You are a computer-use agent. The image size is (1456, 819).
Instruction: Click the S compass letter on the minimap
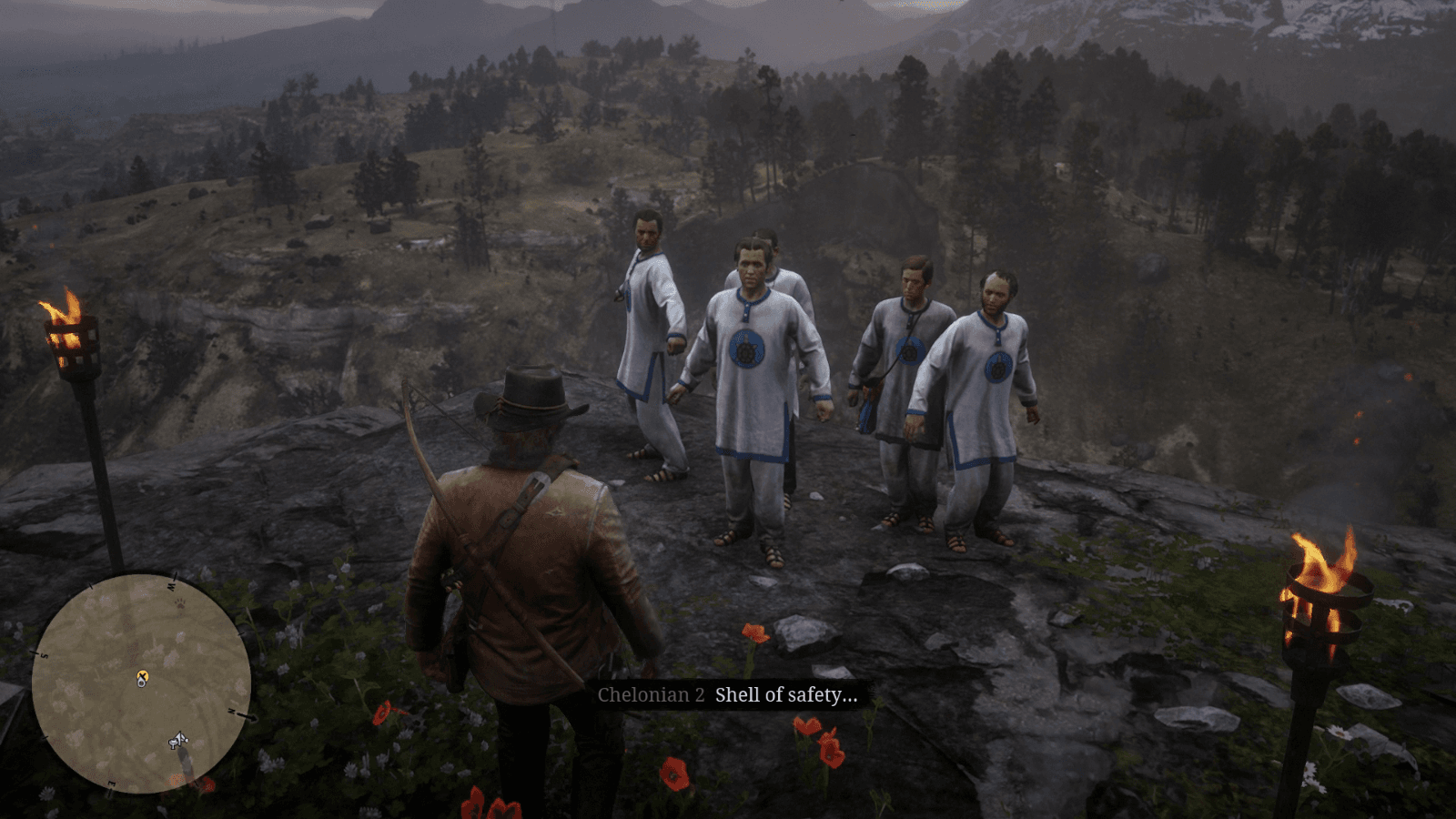(44, 655)
